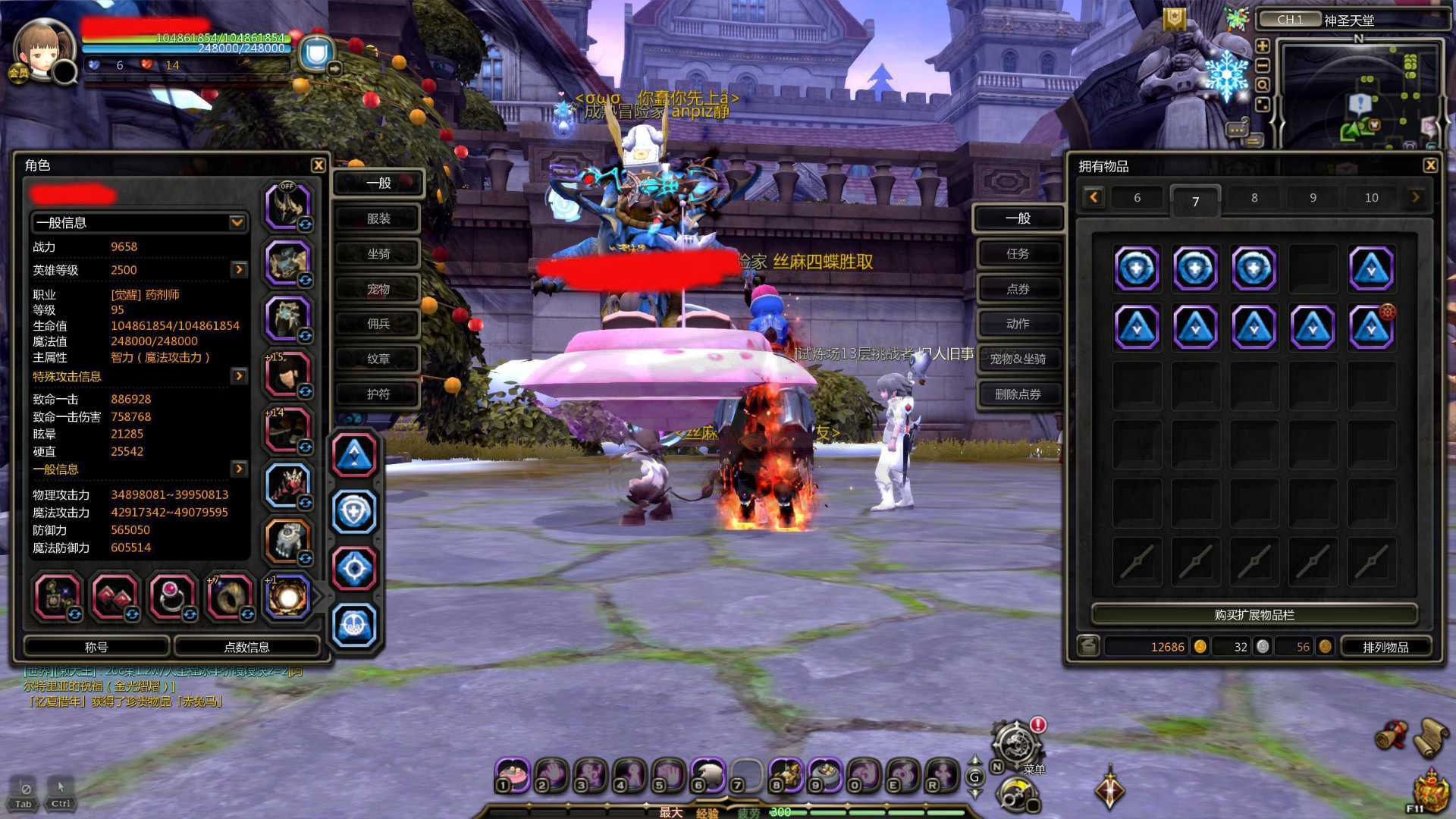Switch inventory to page 8
The width and height of the screenshot is (1456, 819).
point(1254,198)
